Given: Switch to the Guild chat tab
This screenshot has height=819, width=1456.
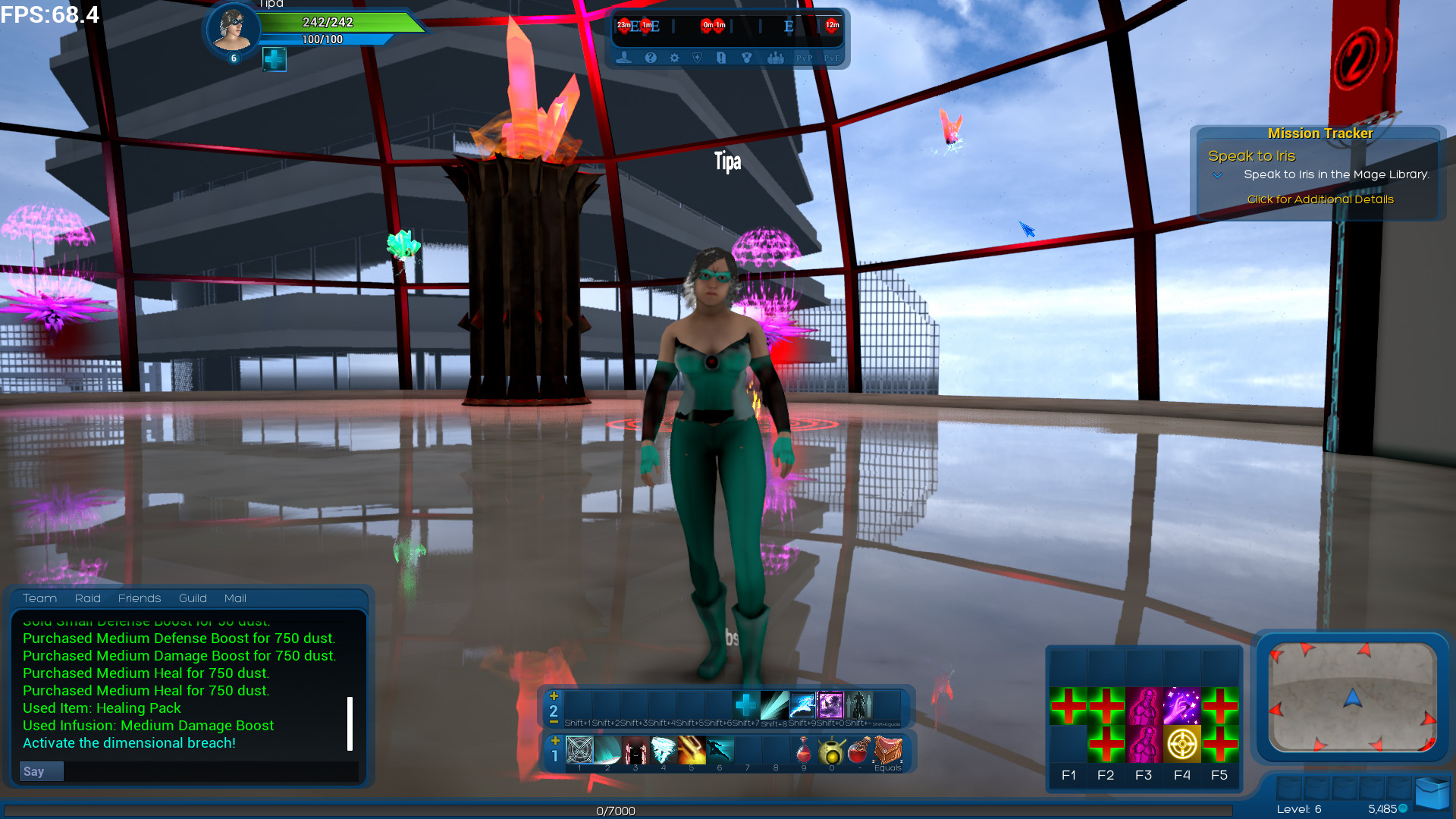Looking at the screenshot, I should pyautogui.click(x=193, y=598).
